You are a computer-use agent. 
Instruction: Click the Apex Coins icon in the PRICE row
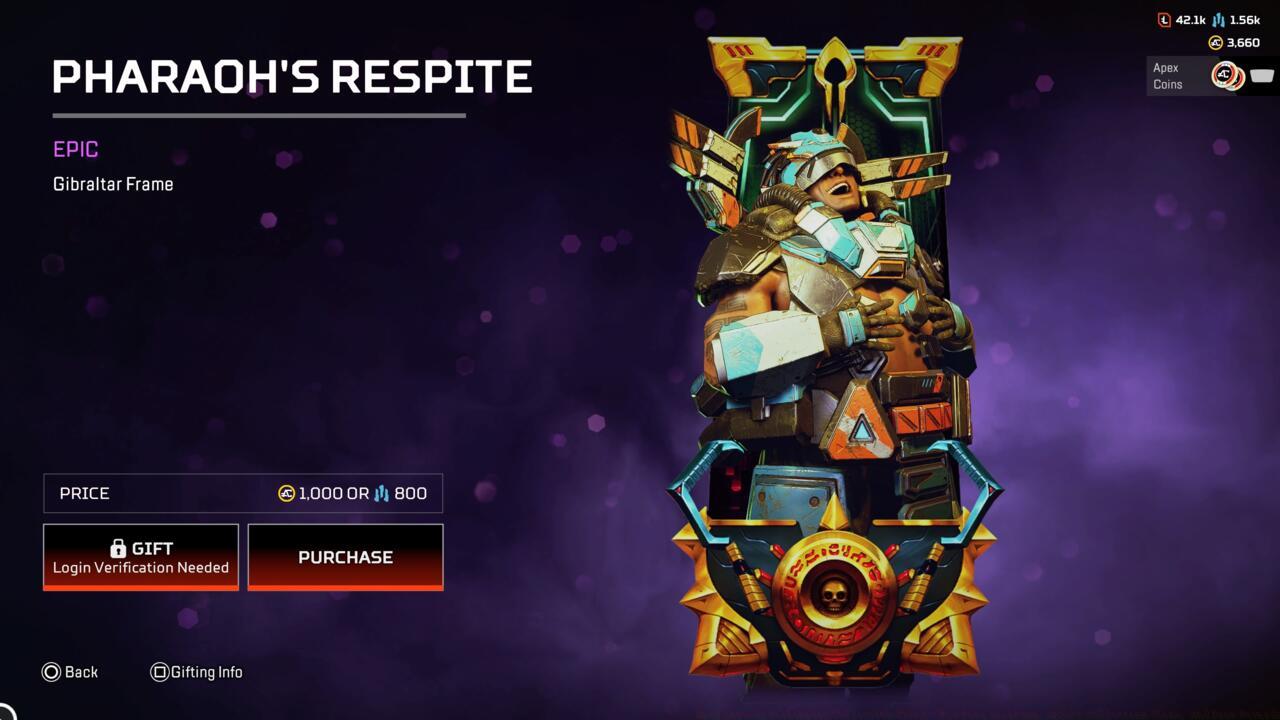point(285,492)
